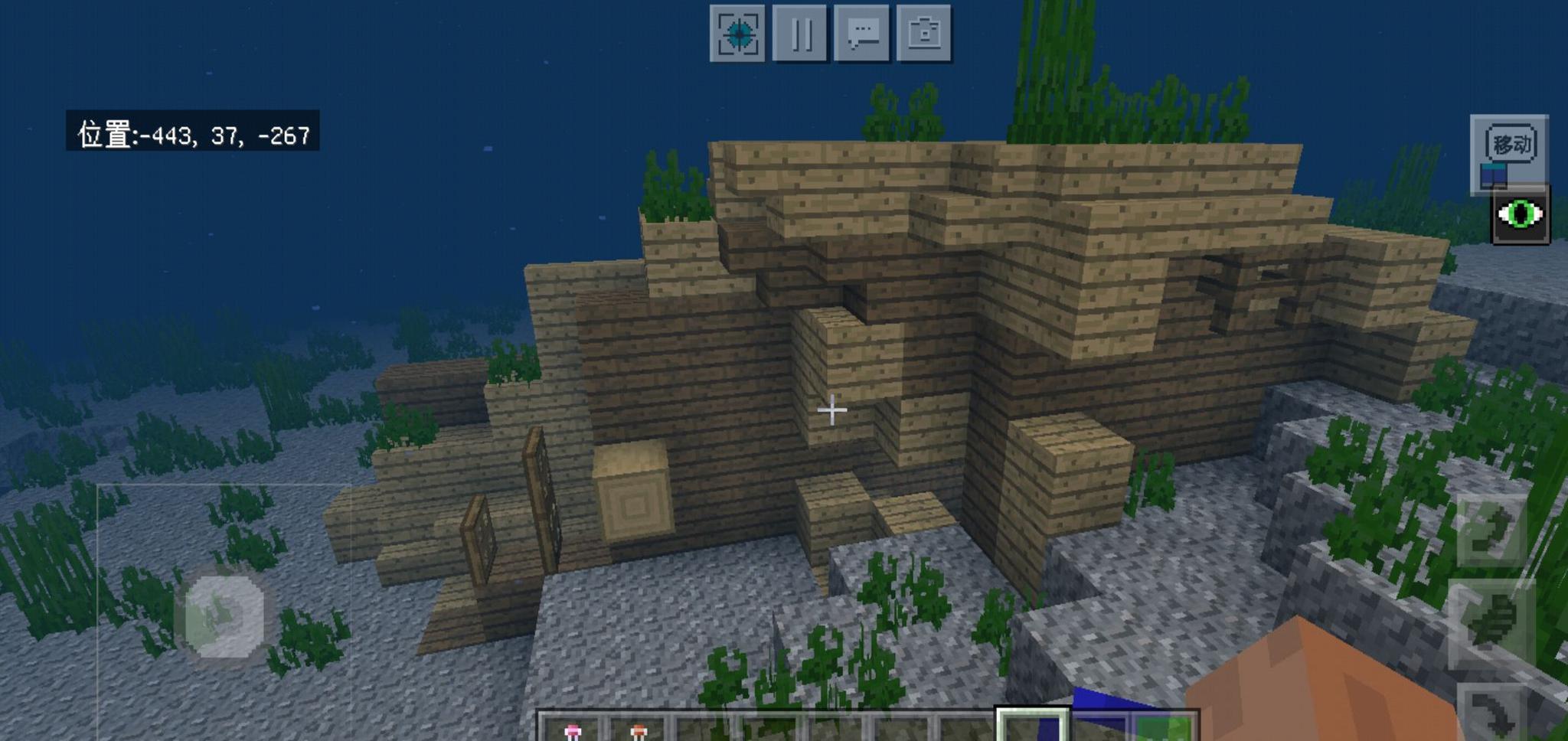The width and height of the screenshot is (1568, 741).
Task: Toggle the green eye icon
Action: (x=1521, y=215)
